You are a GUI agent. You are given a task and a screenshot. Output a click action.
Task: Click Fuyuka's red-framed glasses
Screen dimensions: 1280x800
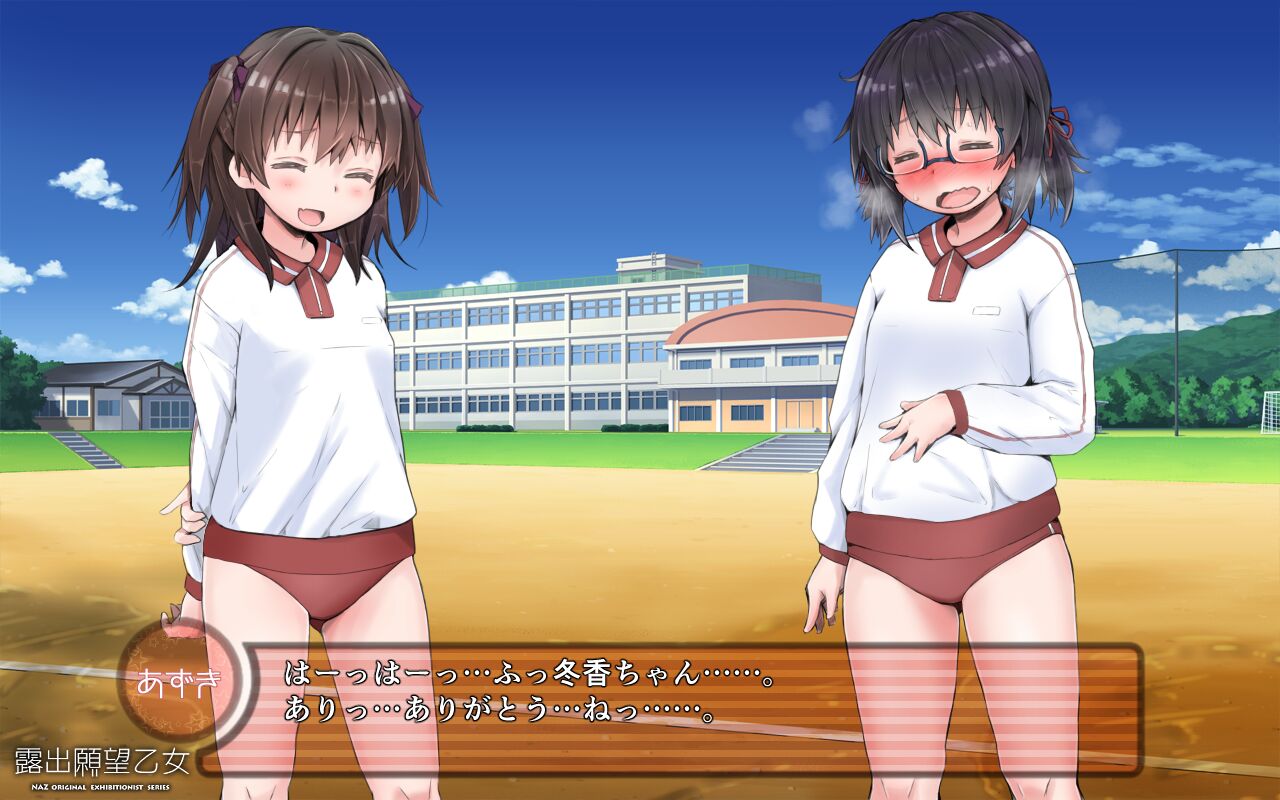[x=935, y=152]
